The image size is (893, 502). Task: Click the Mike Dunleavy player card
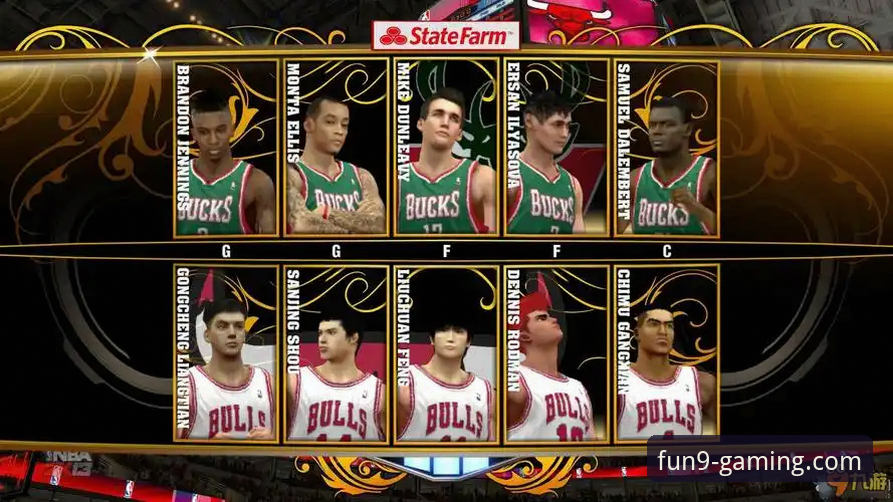[x=446, y=148]
